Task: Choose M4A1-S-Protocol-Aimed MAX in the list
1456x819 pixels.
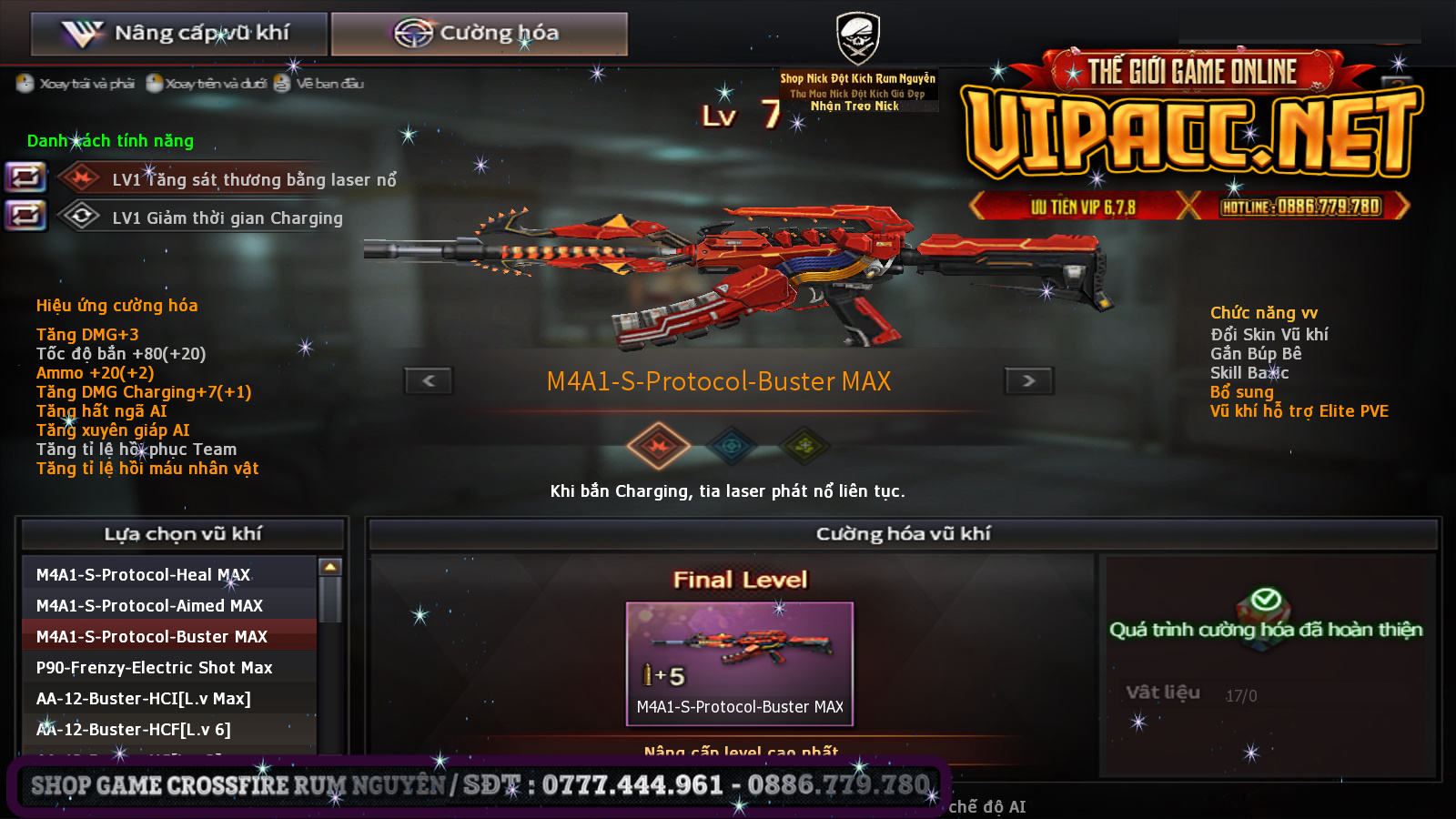Action: [x=169, y=605]
